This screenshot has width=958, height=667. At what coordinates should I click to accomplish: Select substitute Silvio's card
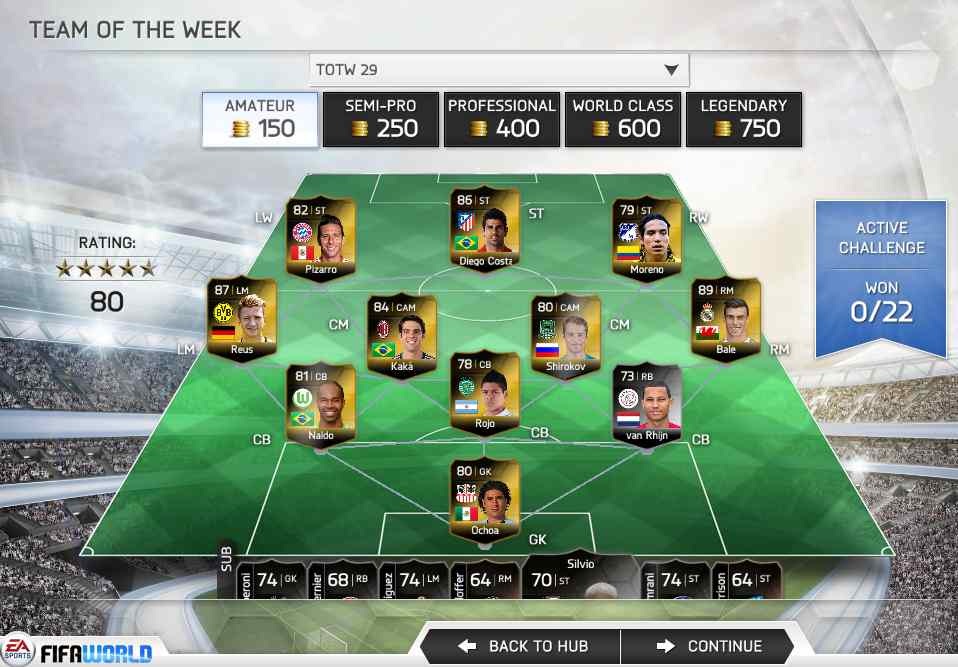(x=580, y=578)
